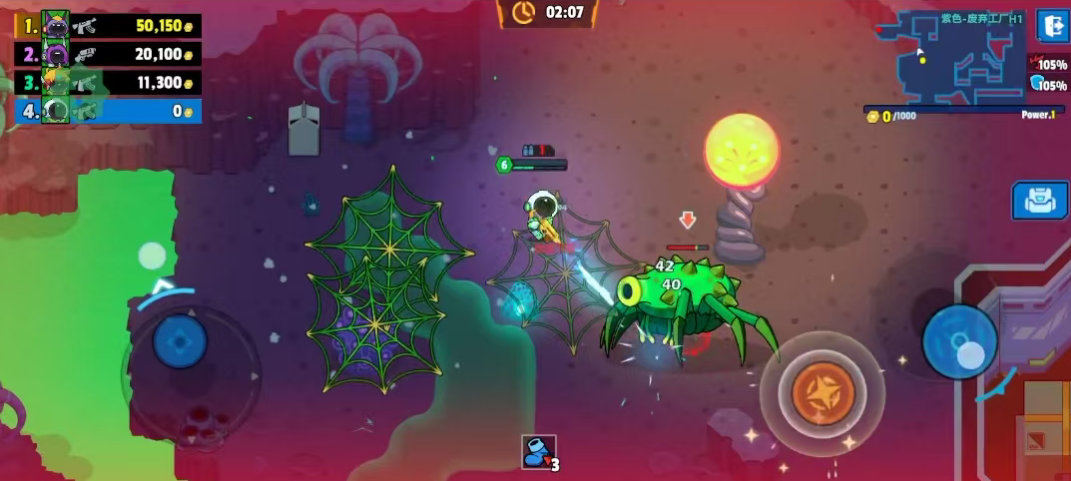This screenshot has height=481, width=1071.
Task: Select the second-place player with 20,100
Action: tap(108, 54)
